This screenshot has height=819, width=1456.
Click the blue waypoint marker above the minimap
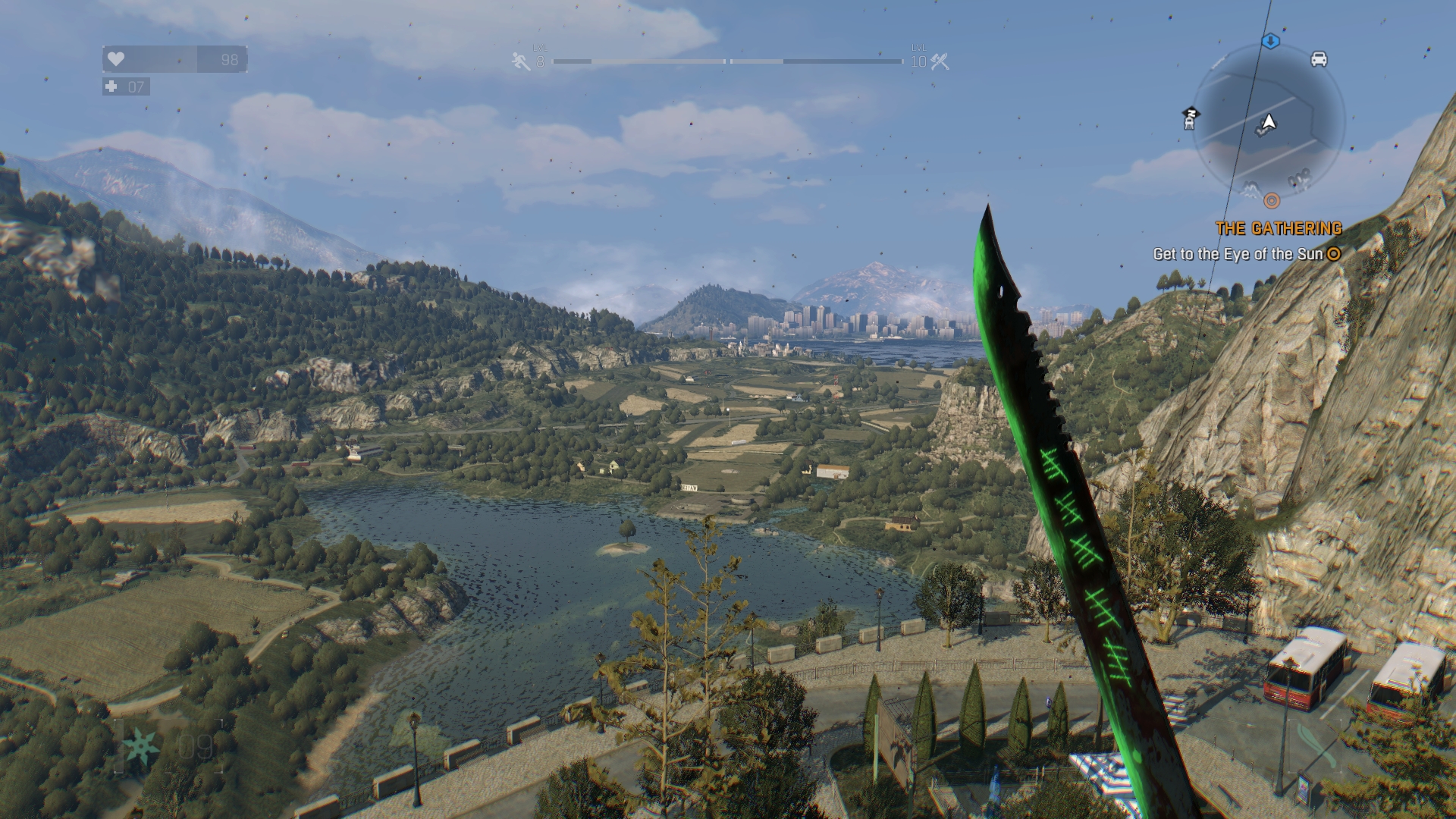(1271, 41)
